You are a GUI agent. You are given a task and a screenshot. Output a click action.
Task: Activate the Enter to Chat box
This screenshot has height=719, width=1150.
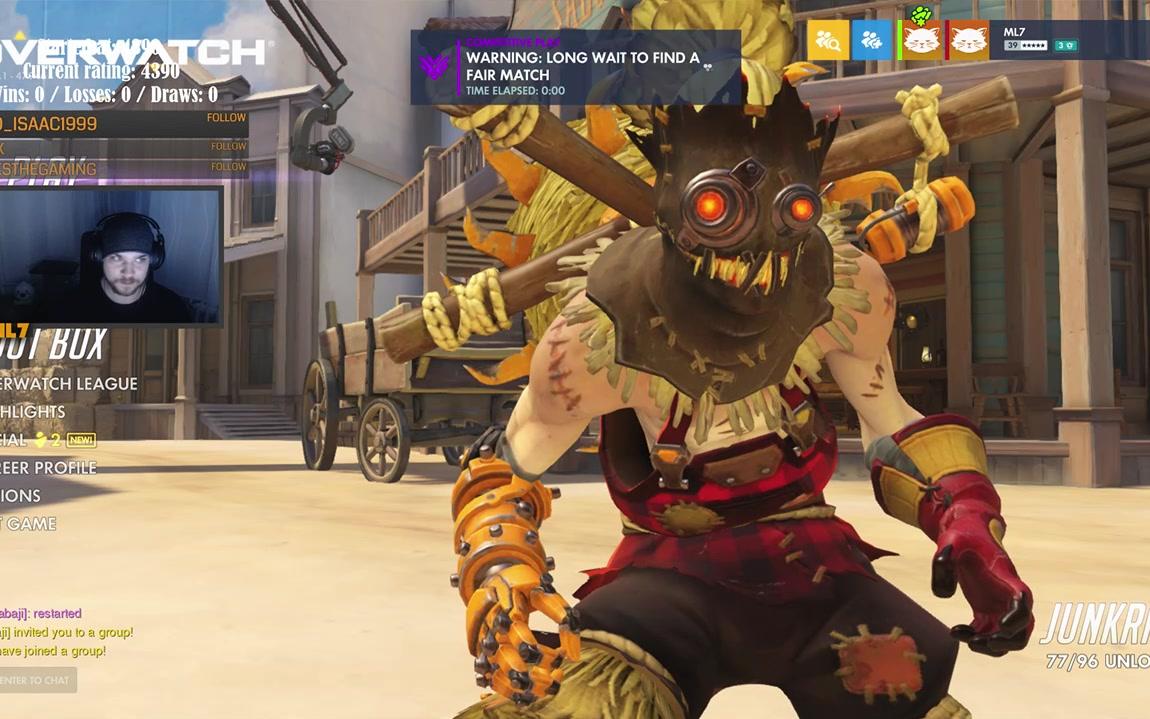click(37, 680)
